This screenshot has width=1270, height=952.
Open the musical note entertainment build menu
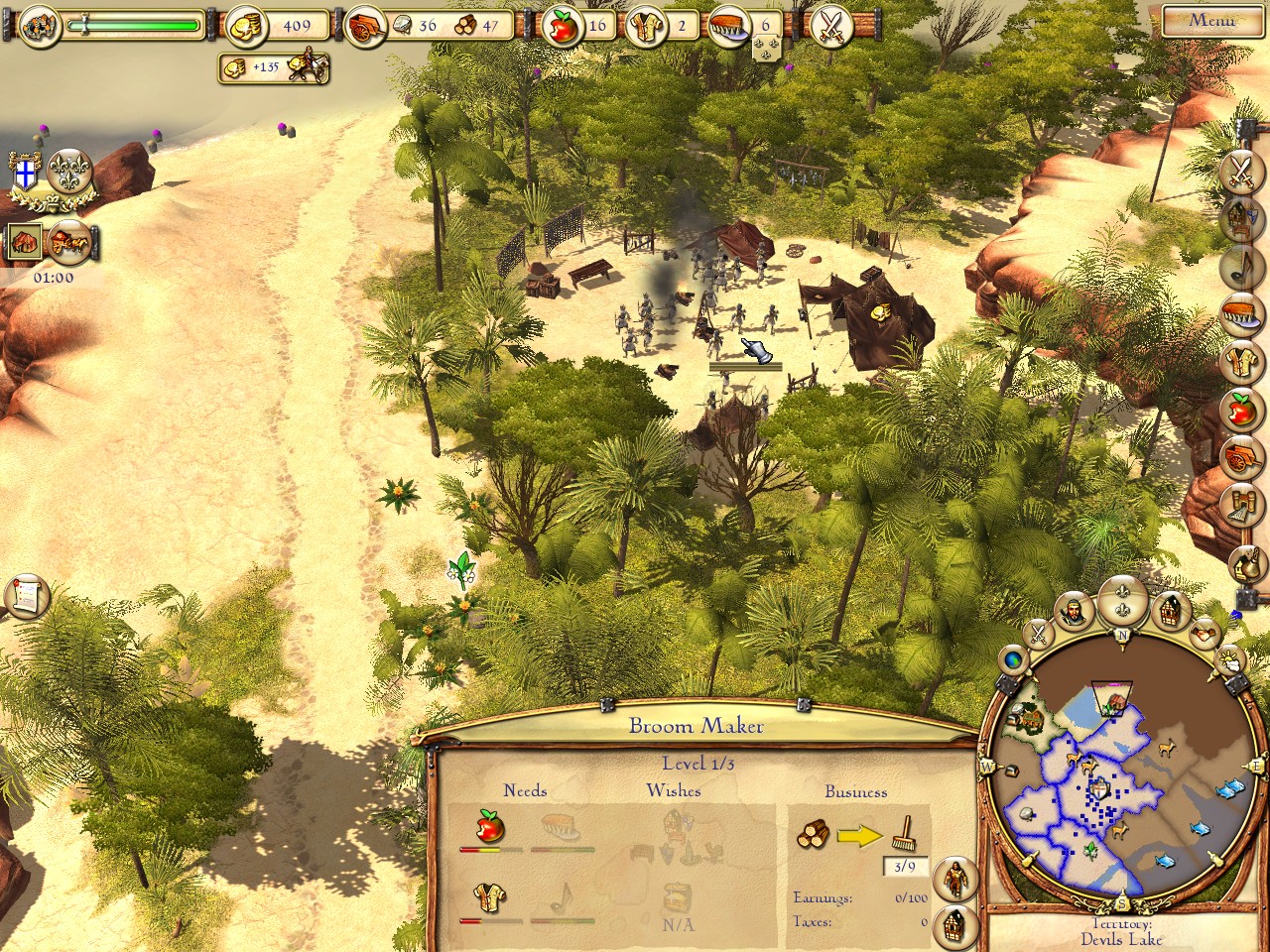[1241, 266]
